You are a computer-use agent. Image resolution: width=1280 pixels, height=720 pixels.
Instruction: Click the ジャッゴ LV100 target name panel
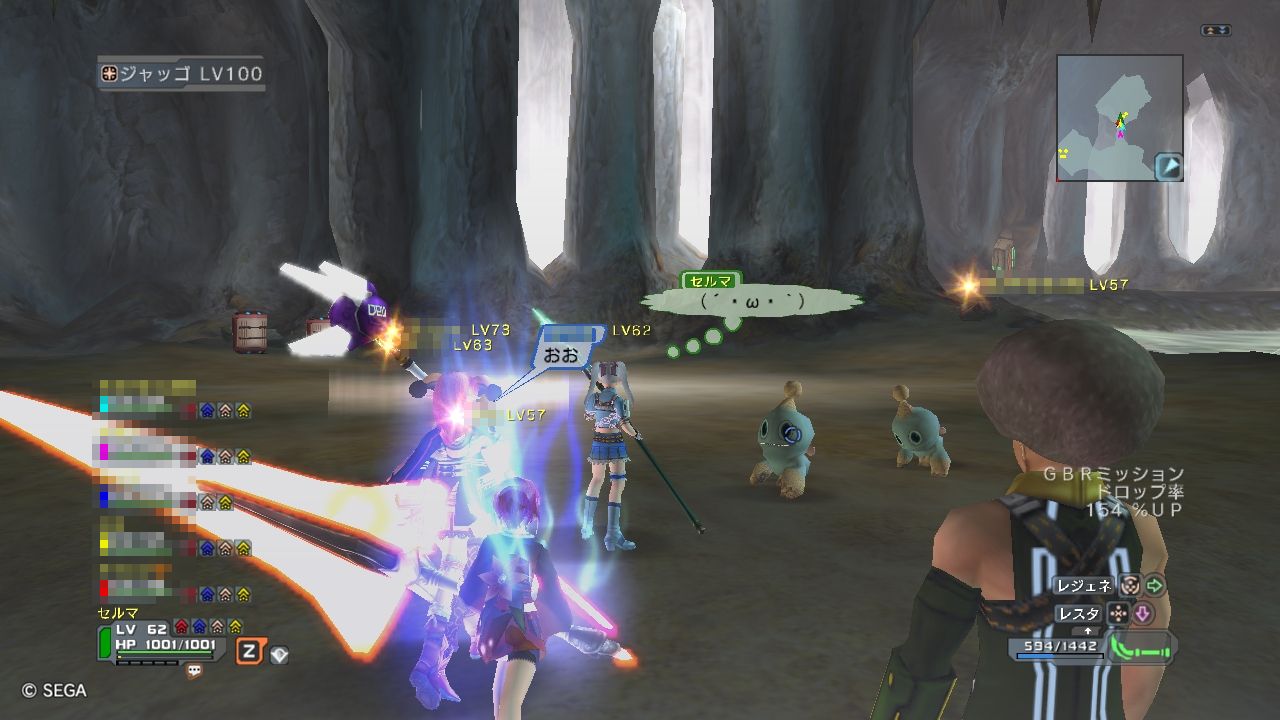[x=181, y=74]
